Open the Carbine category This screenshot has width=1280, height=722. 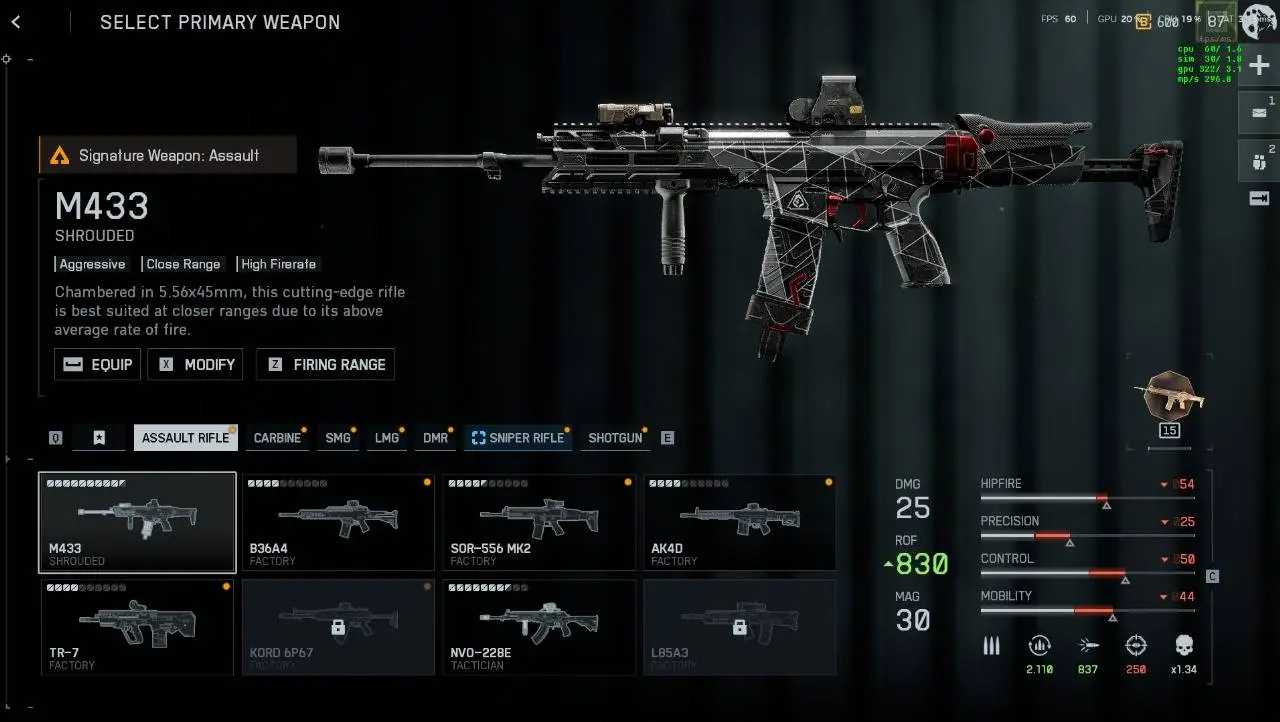[277, 438]
